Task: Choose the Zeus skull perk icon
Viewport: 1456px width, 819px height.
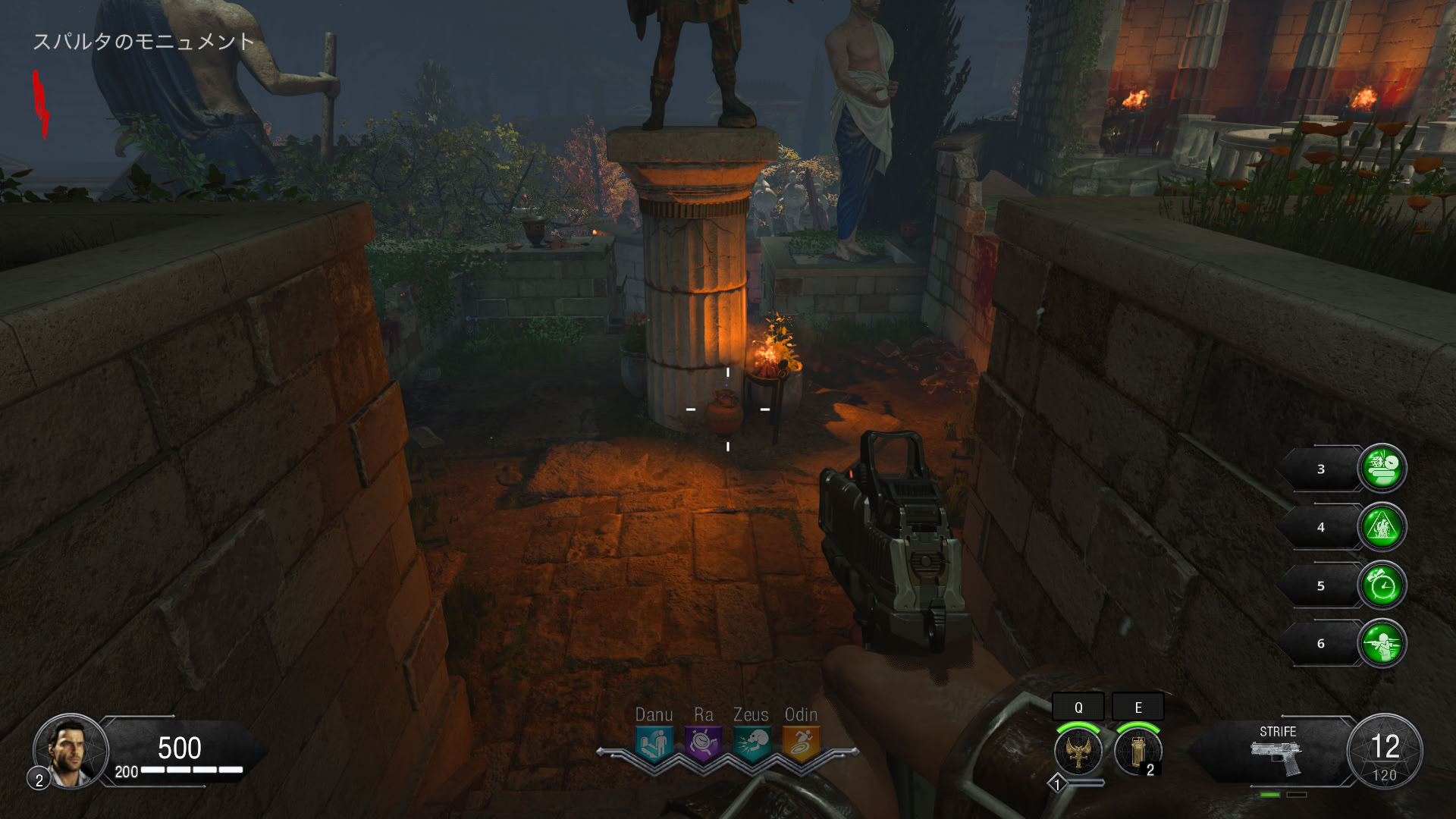Action: click(752, 744)
